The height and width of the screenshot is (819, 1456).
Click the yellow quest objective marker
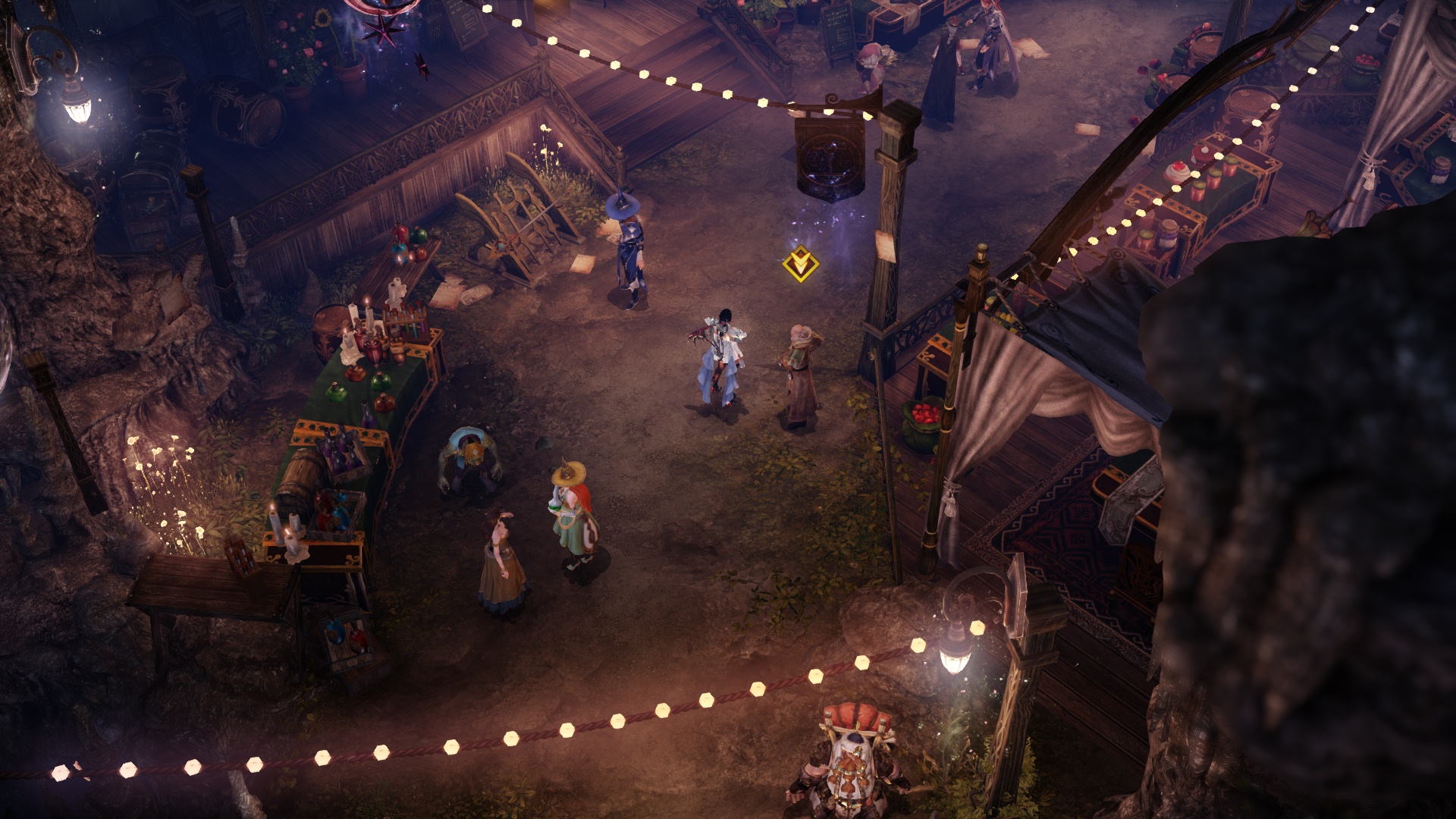click(800, 265)
